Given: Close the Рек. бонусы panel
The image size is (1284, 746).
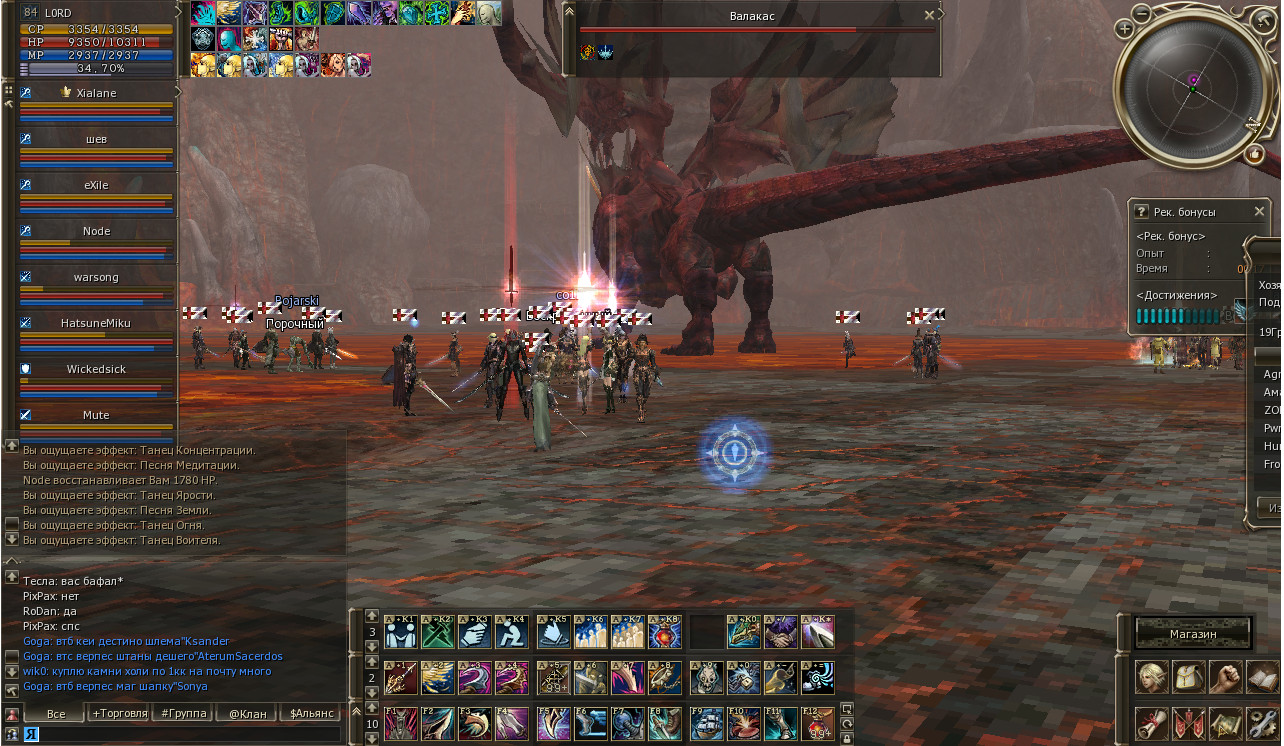Looking at the screenshot, I should coord(1260,212).
